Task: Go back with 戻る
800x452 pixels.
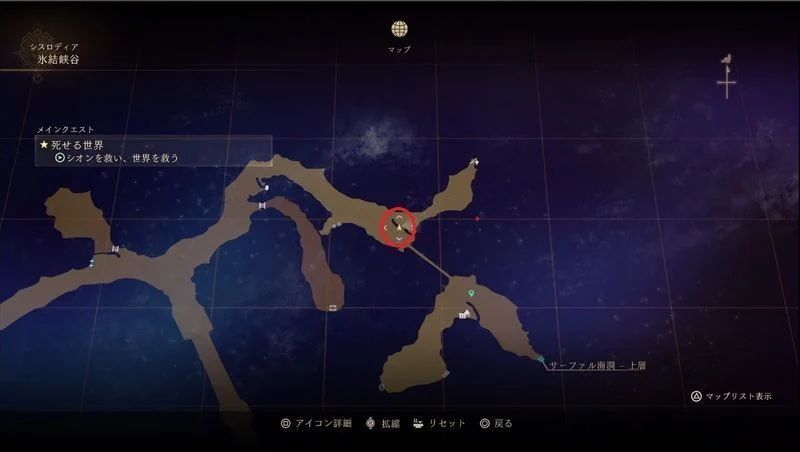Action: pyautogui.click(x=496, y=423)
